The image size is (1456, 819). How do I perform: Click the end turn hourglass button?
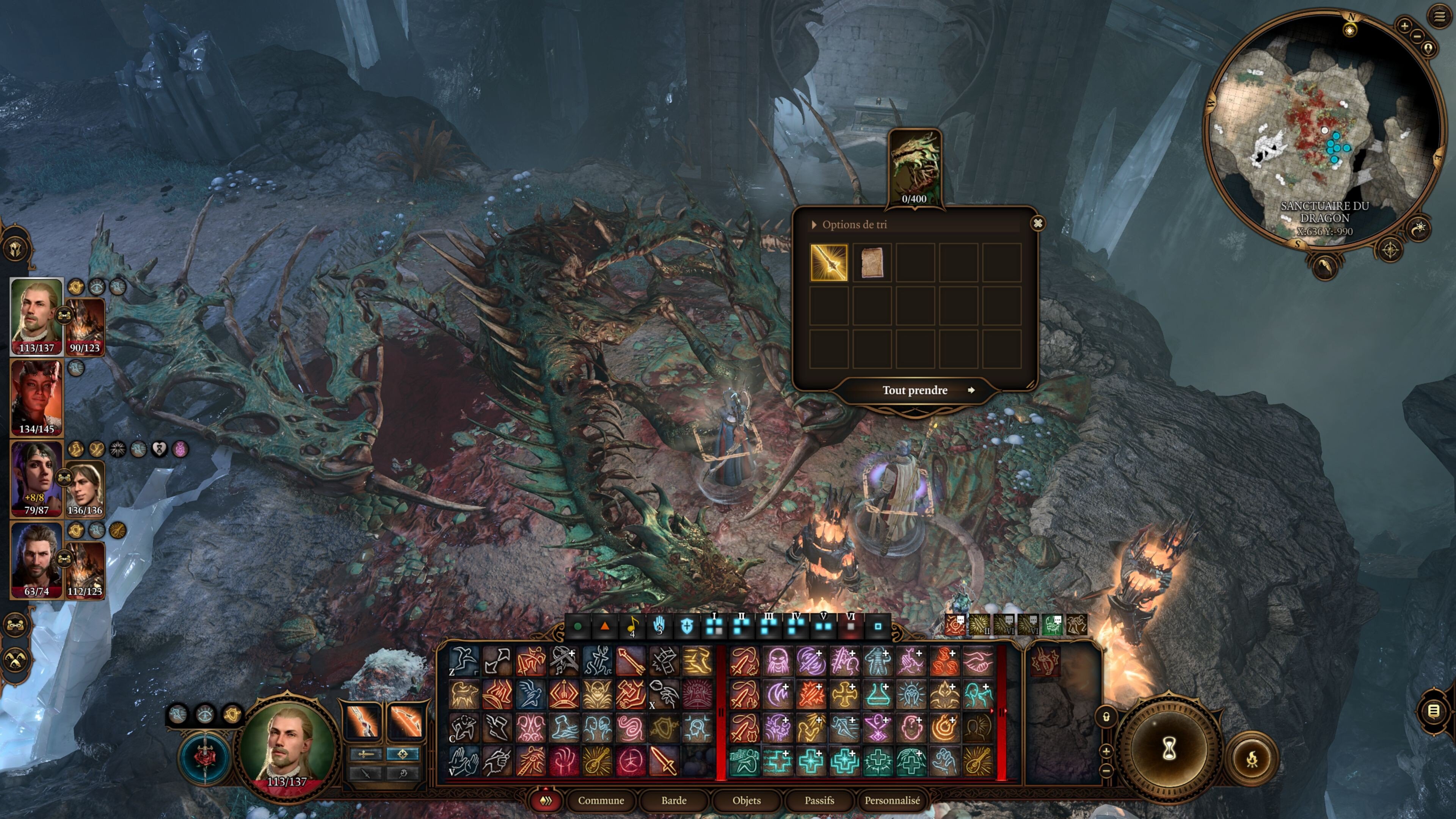1169,750
